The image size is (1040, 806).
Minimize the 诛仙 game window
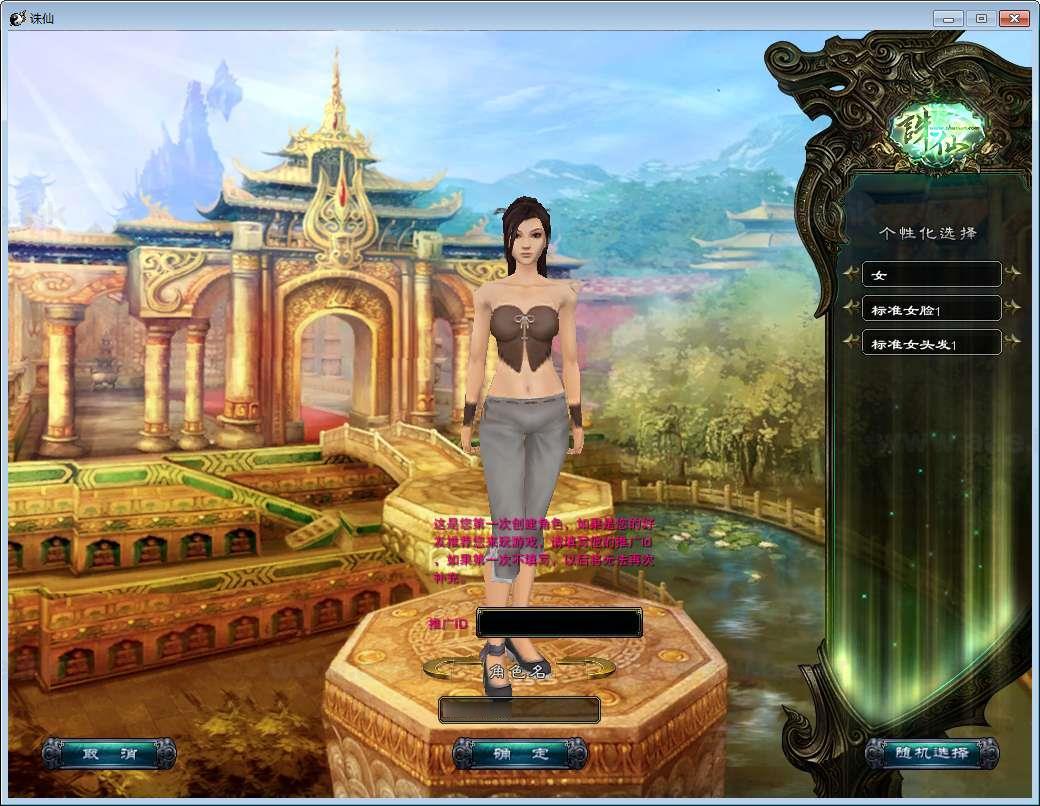(948, 18)
